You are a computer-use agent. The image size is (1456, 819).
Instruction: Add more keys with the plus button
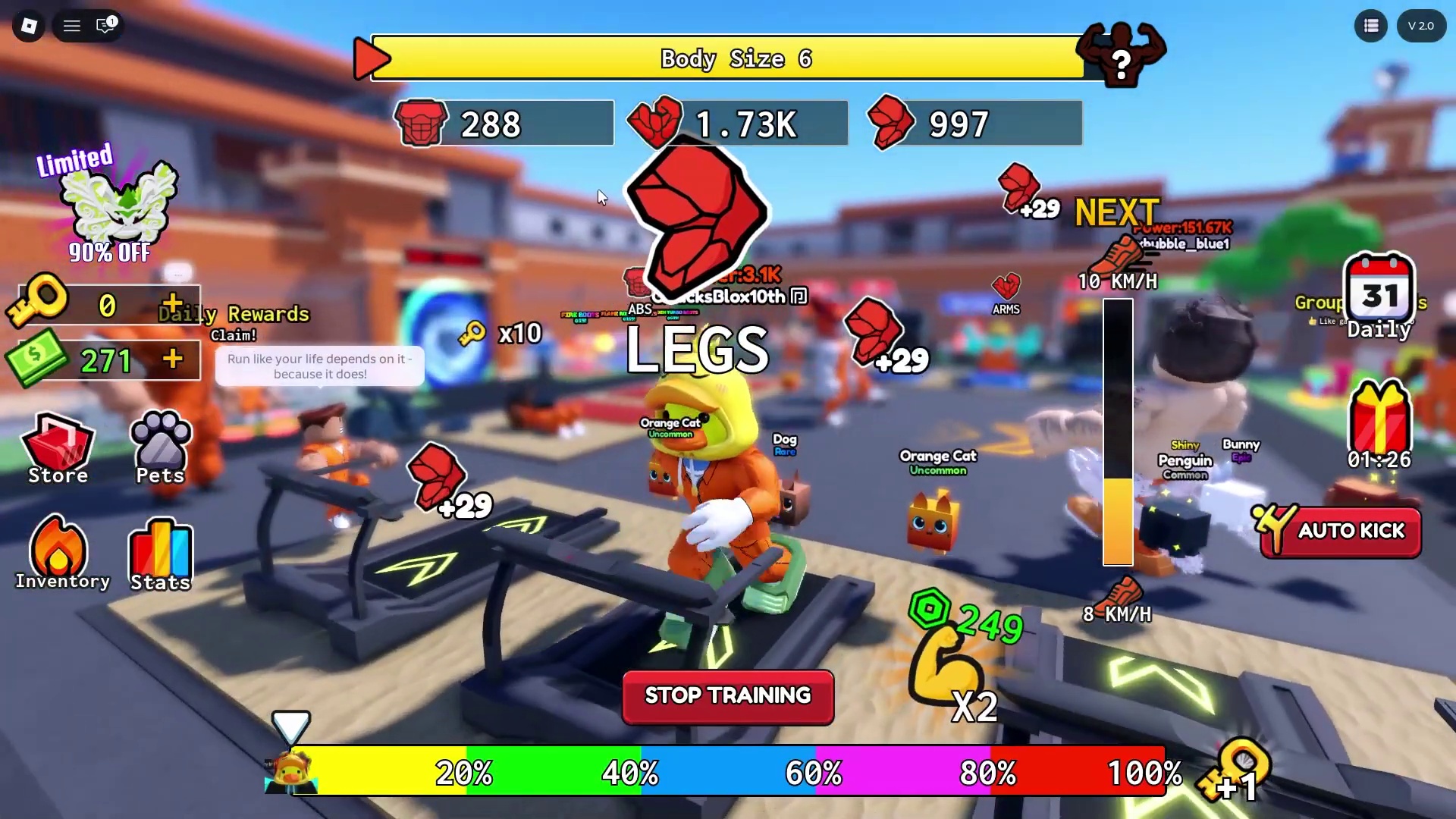(x=173, y=304)
